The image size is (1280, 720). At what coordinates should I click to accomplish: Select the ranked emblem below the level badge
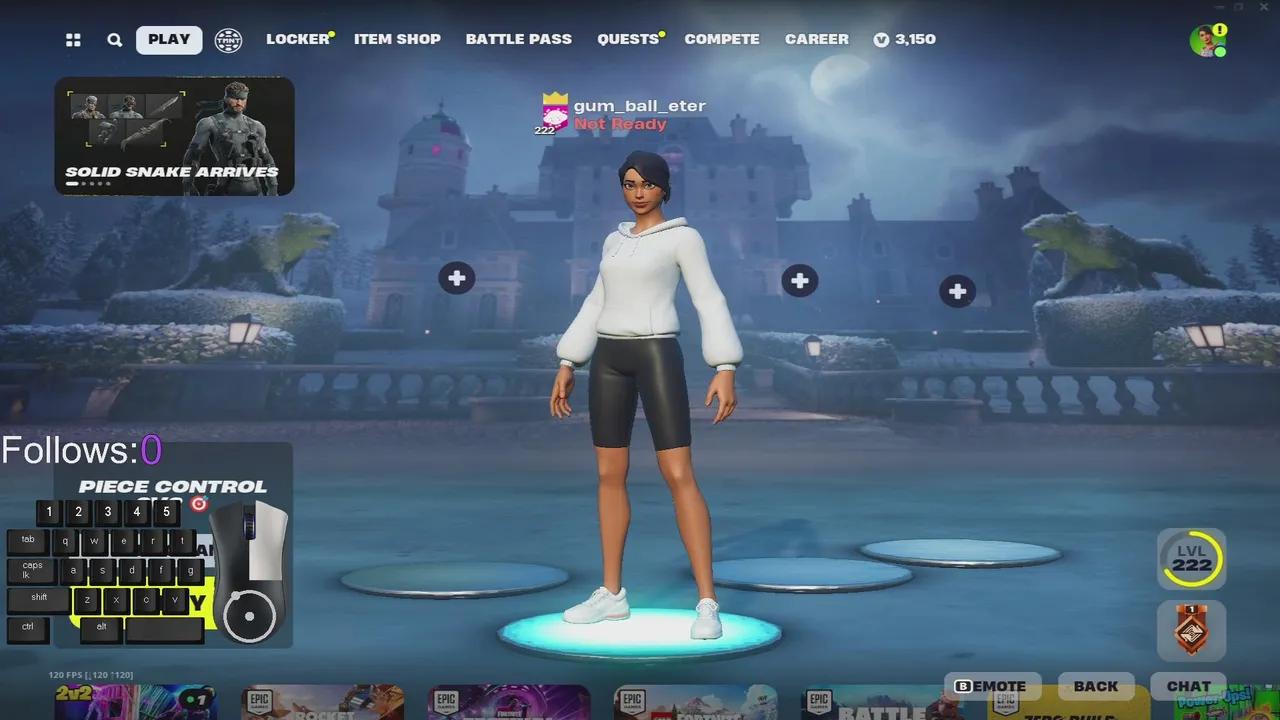(x=1190, y=630)
